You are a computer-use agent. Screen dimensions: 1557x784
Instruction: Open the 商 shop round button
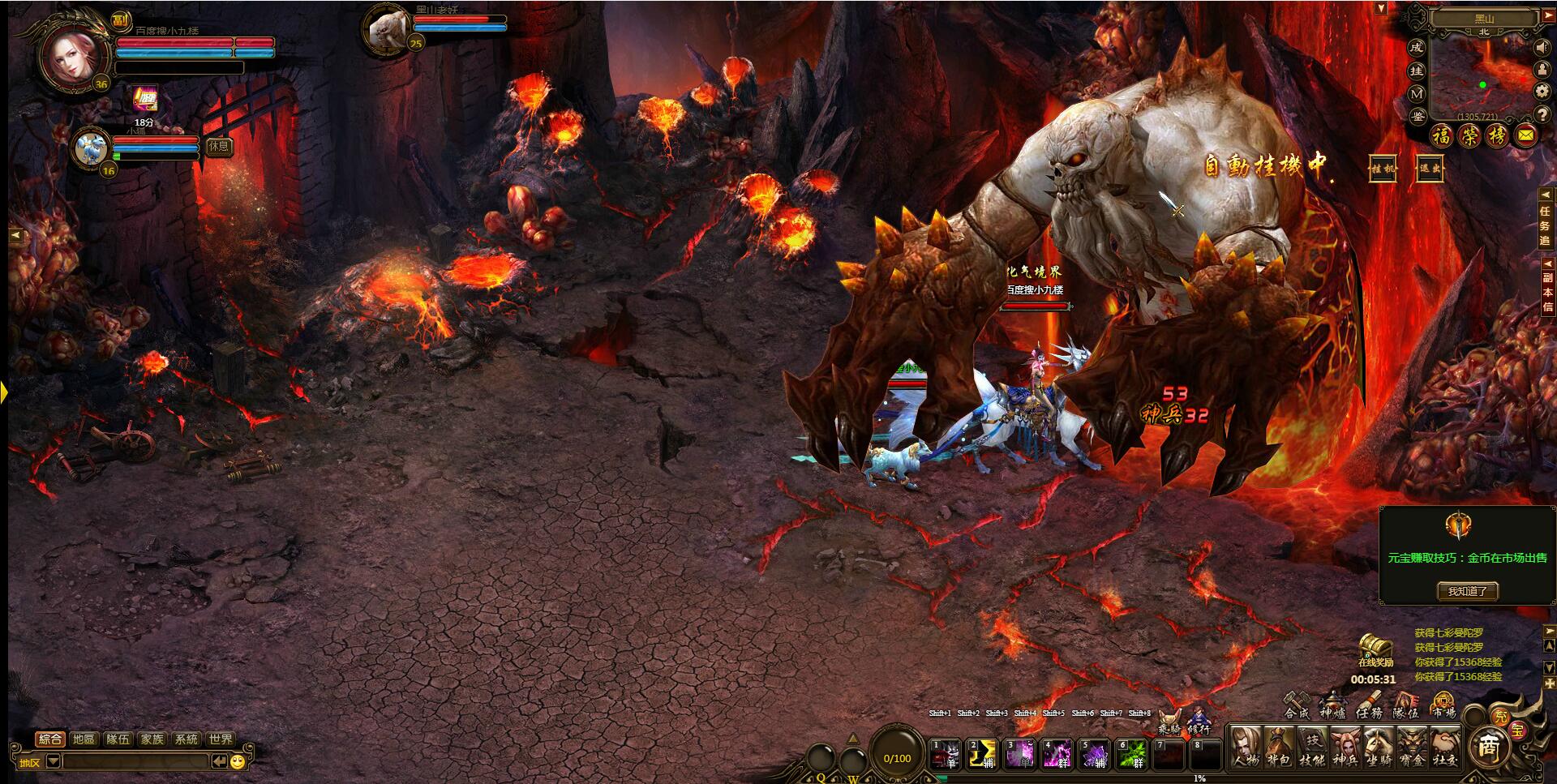[x=1486, y=746]
